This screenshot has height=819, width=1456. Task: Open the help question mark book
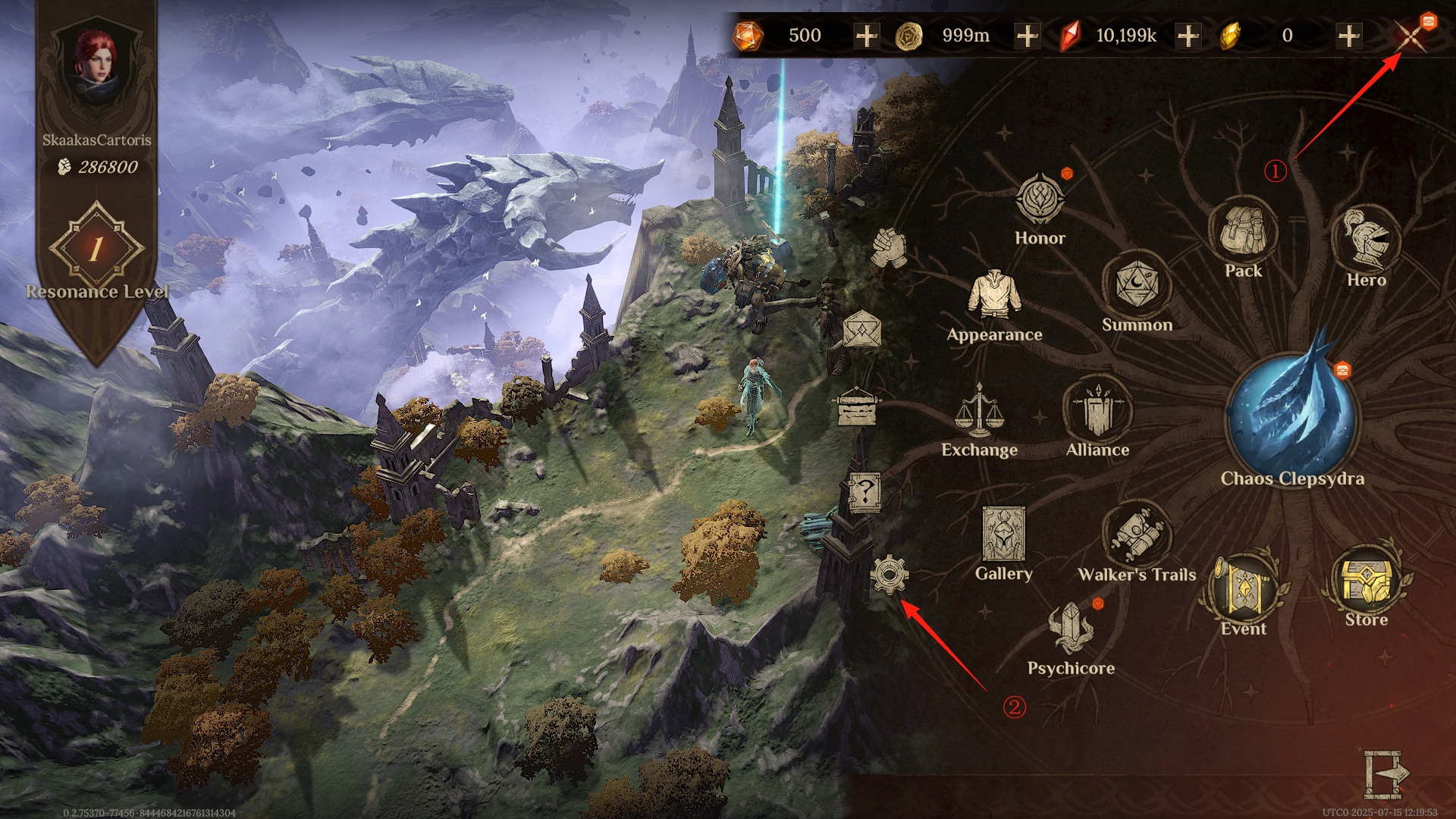pyautogui.click(x=864, y=493)
